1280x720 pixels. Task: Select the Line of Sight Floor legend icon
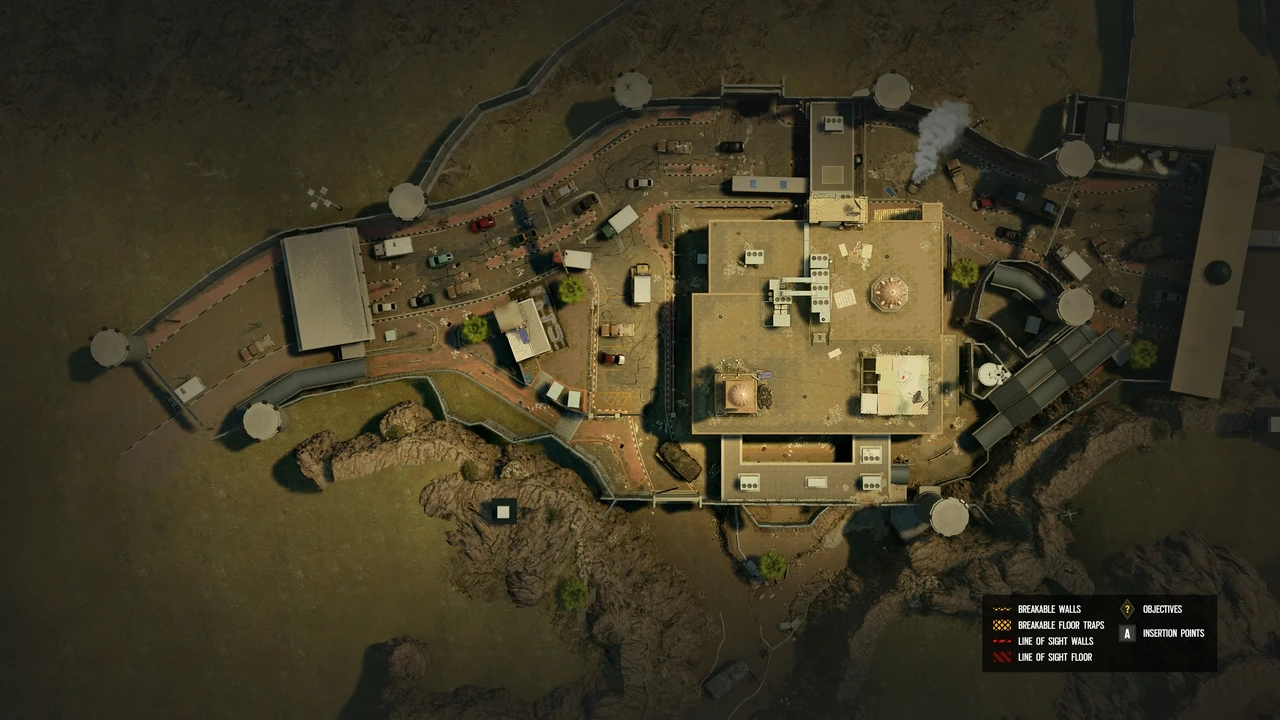coord(1000,657)
